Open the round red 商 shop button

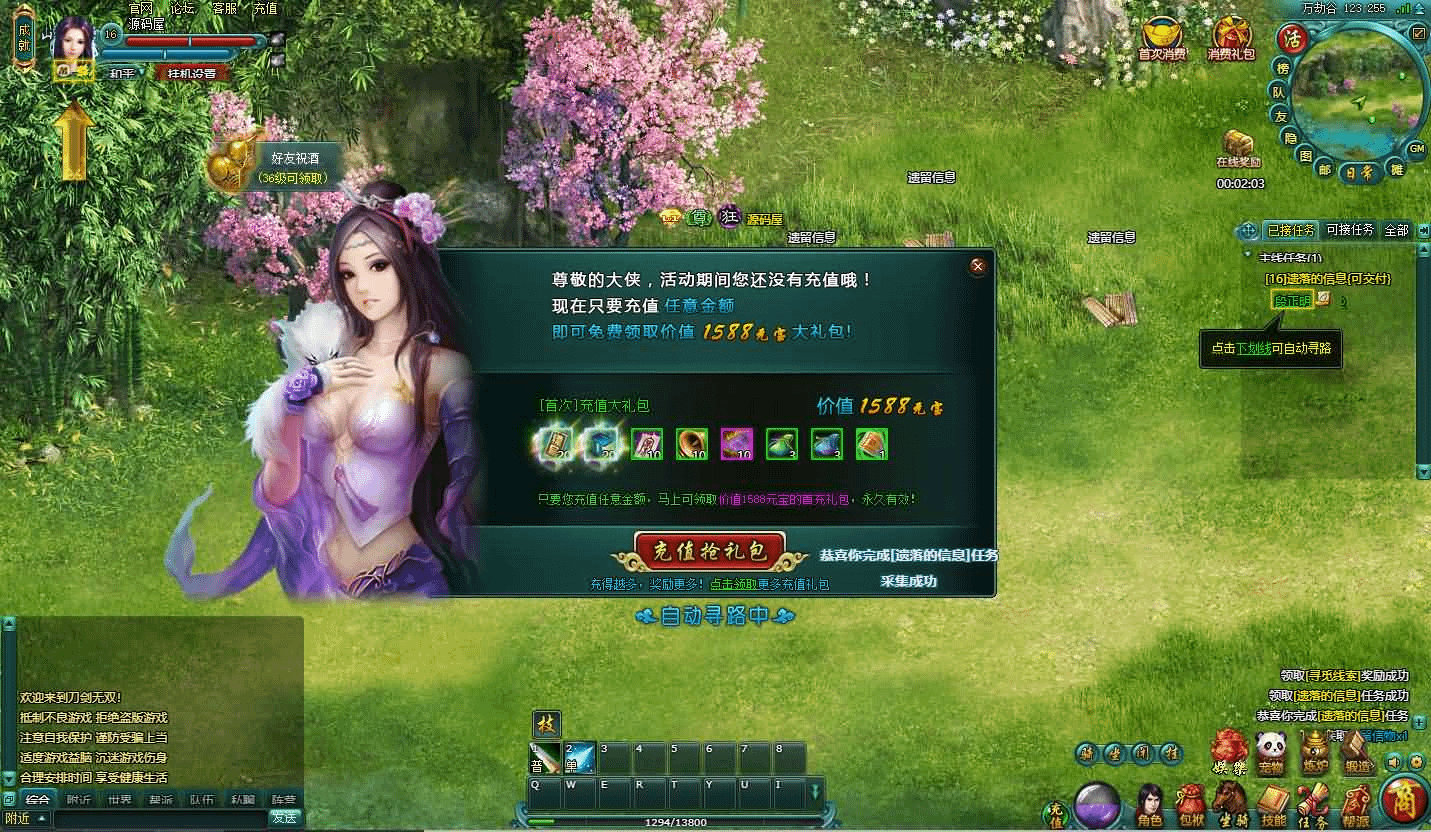pyautogui.click(x=1403, y=798)
